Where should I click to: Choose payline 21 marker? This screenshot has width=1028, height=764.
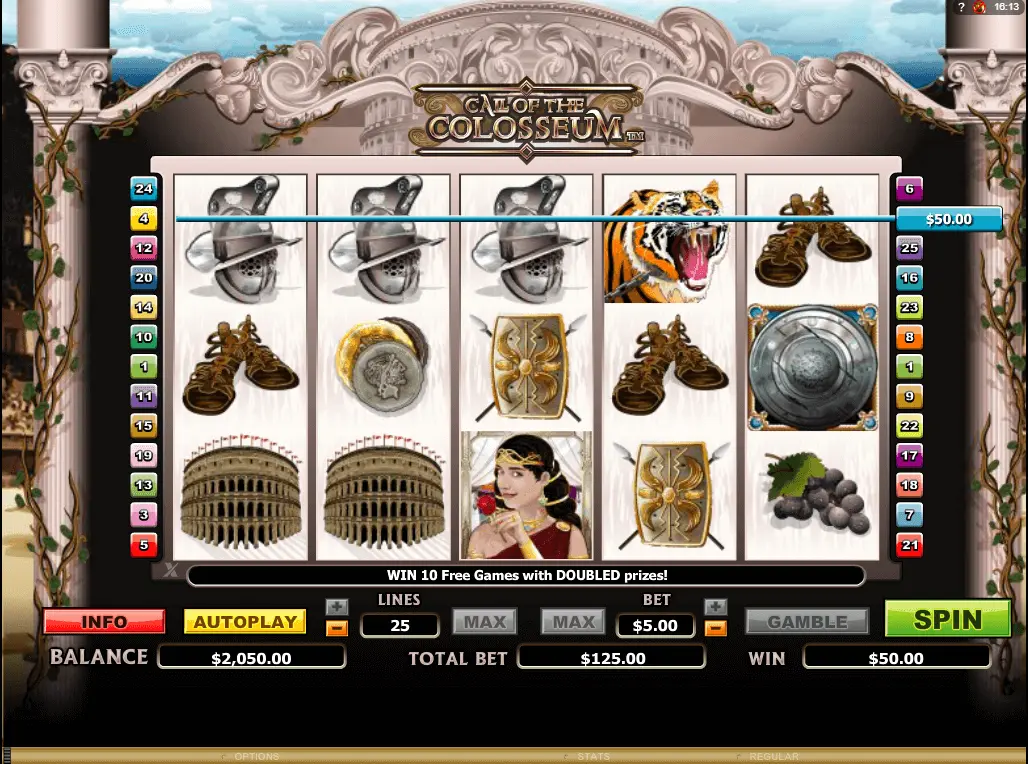pyautogui.click(x=909, y=545)
